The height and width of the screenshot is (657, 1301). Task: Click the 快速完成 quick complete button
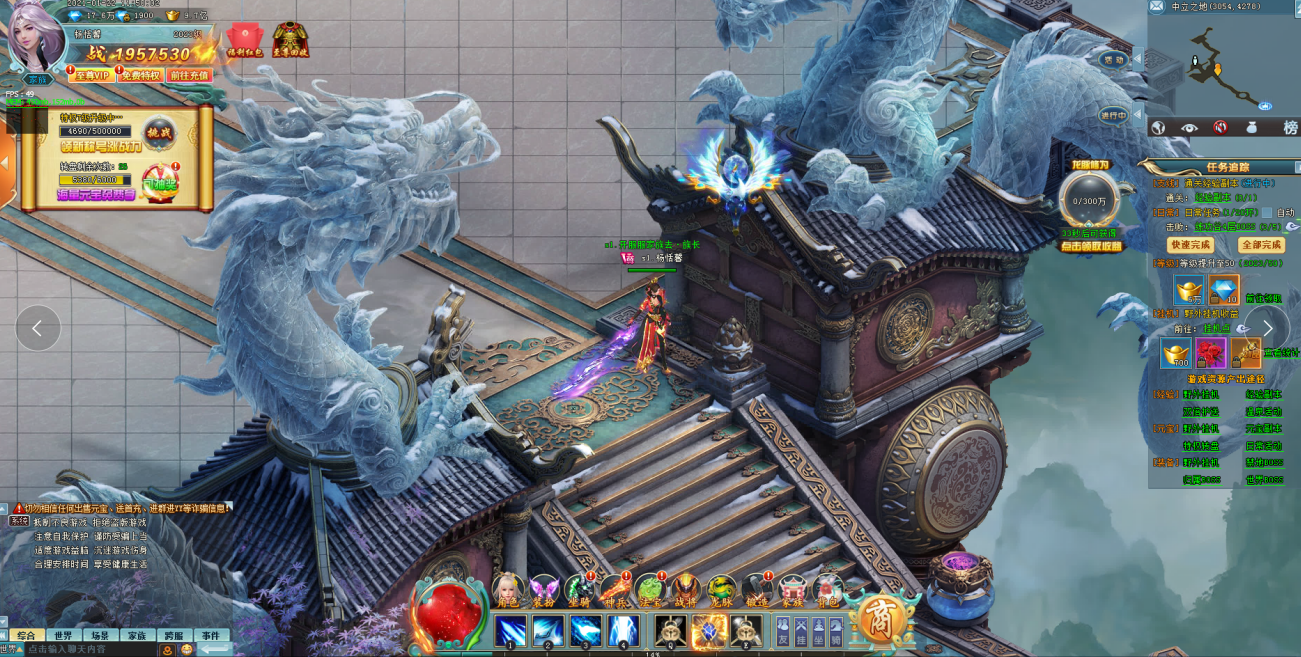(x=1190, y=245)
